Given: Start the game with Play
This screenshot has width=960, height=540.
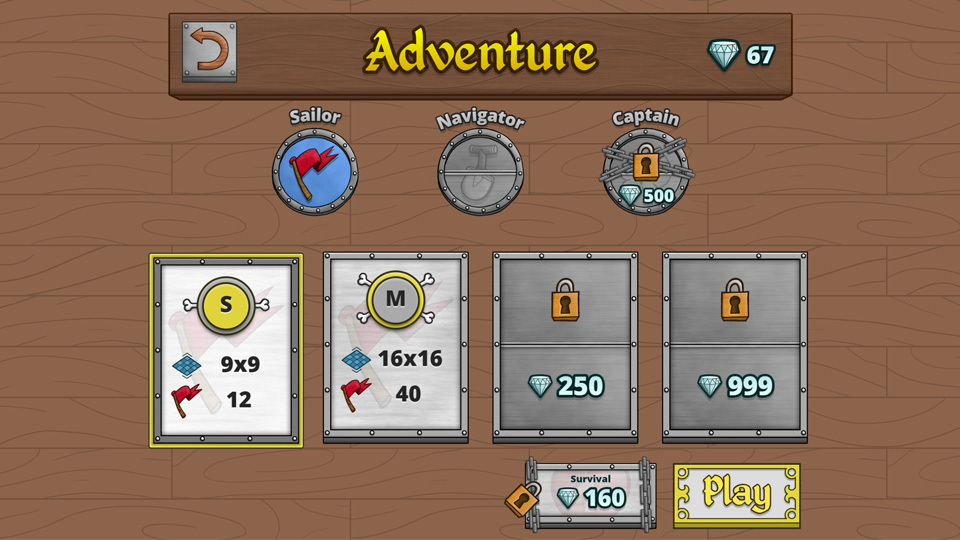Looking at the screenshot, I should click(x=736, y=494).
